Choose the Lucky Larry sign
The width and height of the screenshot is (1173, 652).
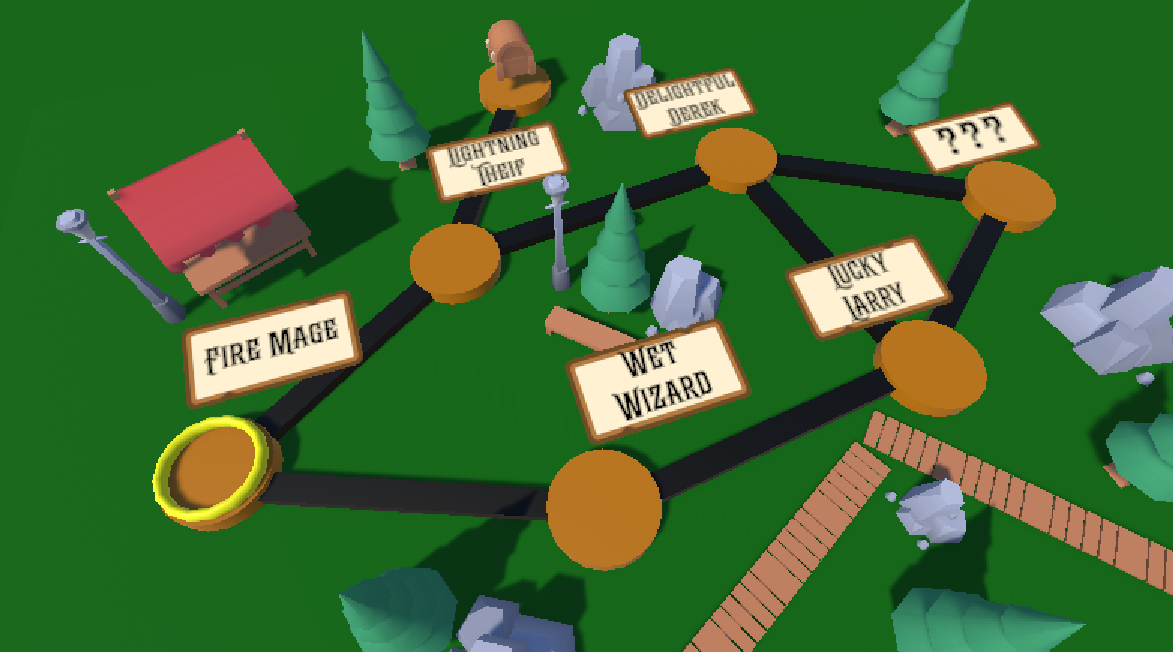tap(867, 285)
